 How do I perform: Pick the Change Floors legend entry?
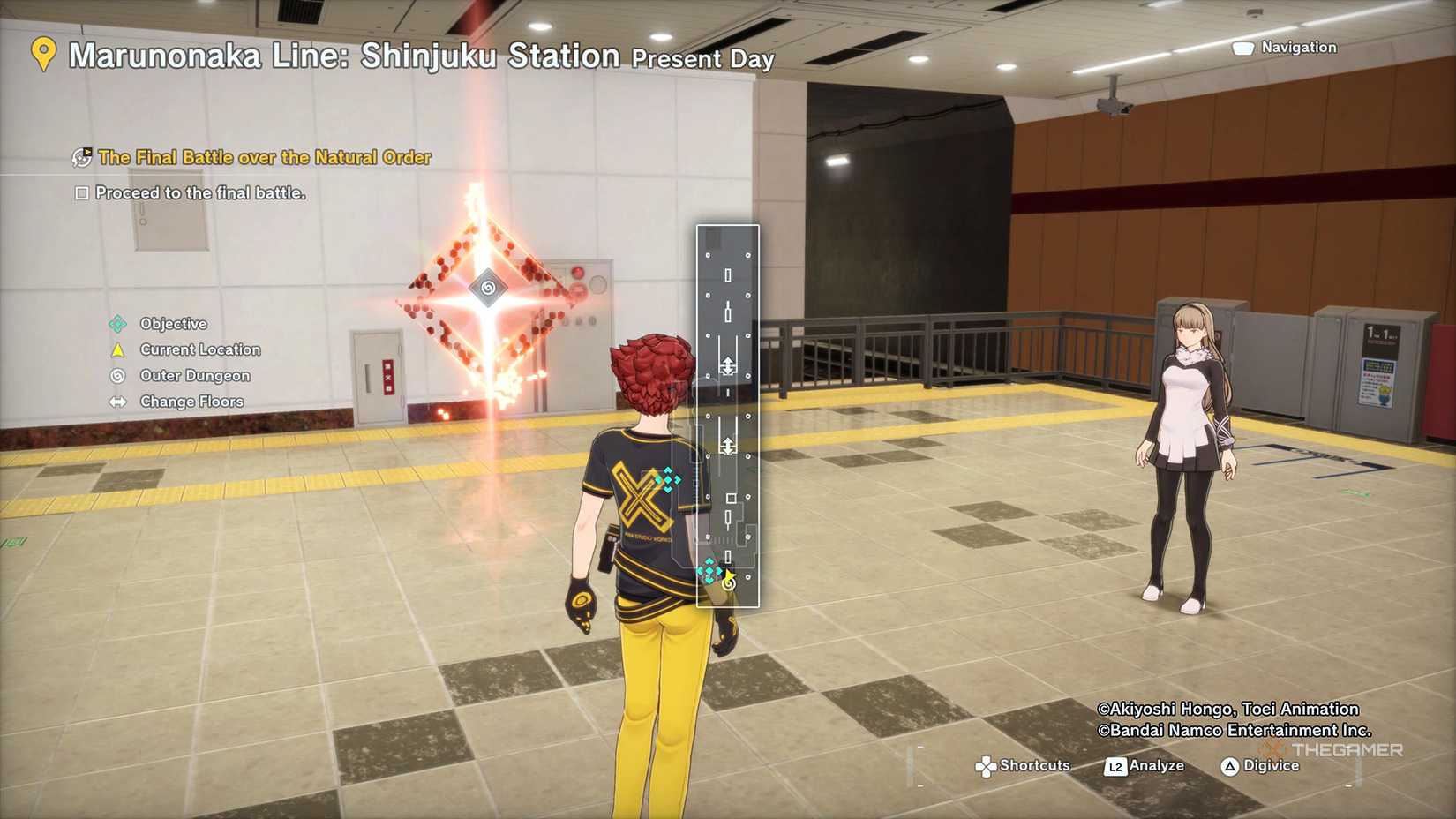click(x=191, y=402)
